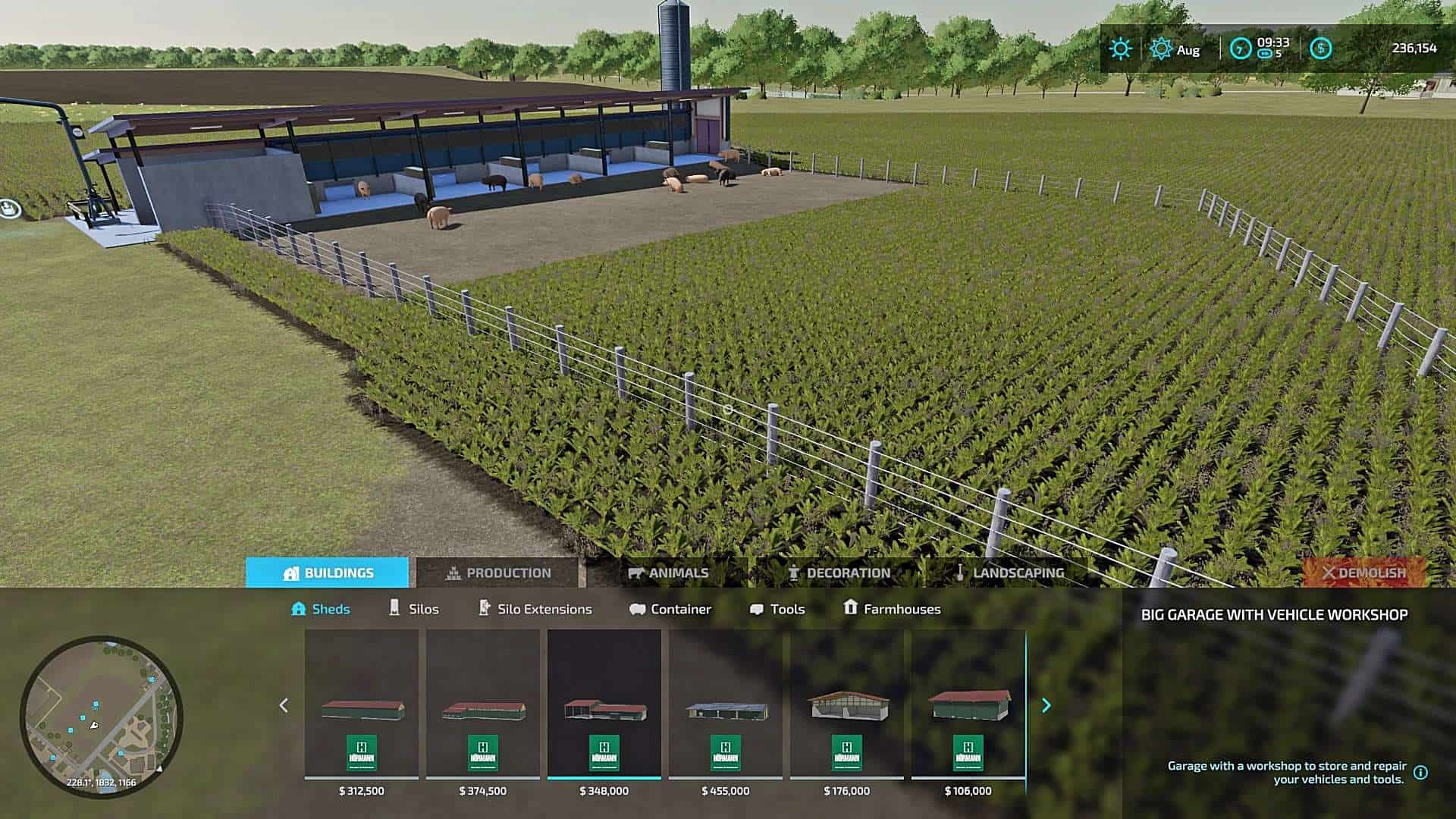Click the circular minimap
The image size is (1456, 819).
[x=101, y=717]
